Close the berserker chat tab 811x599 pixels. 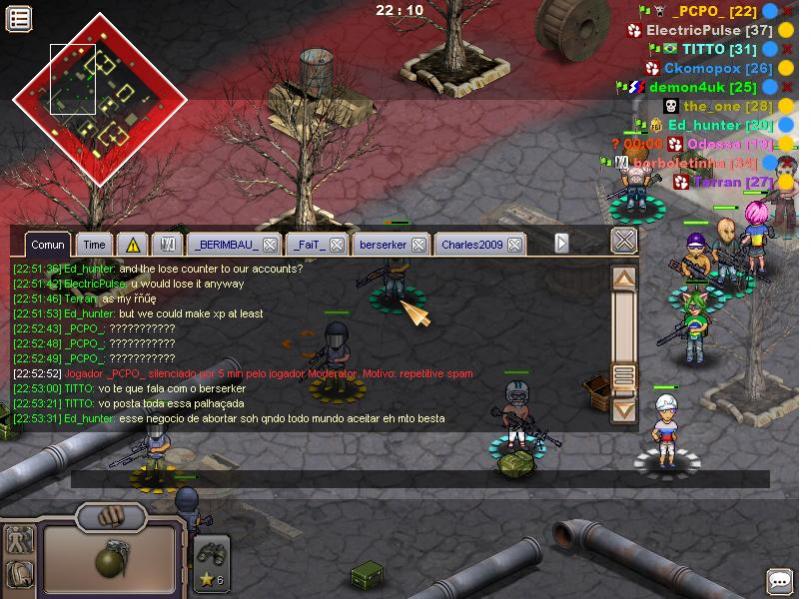[419, 244]
